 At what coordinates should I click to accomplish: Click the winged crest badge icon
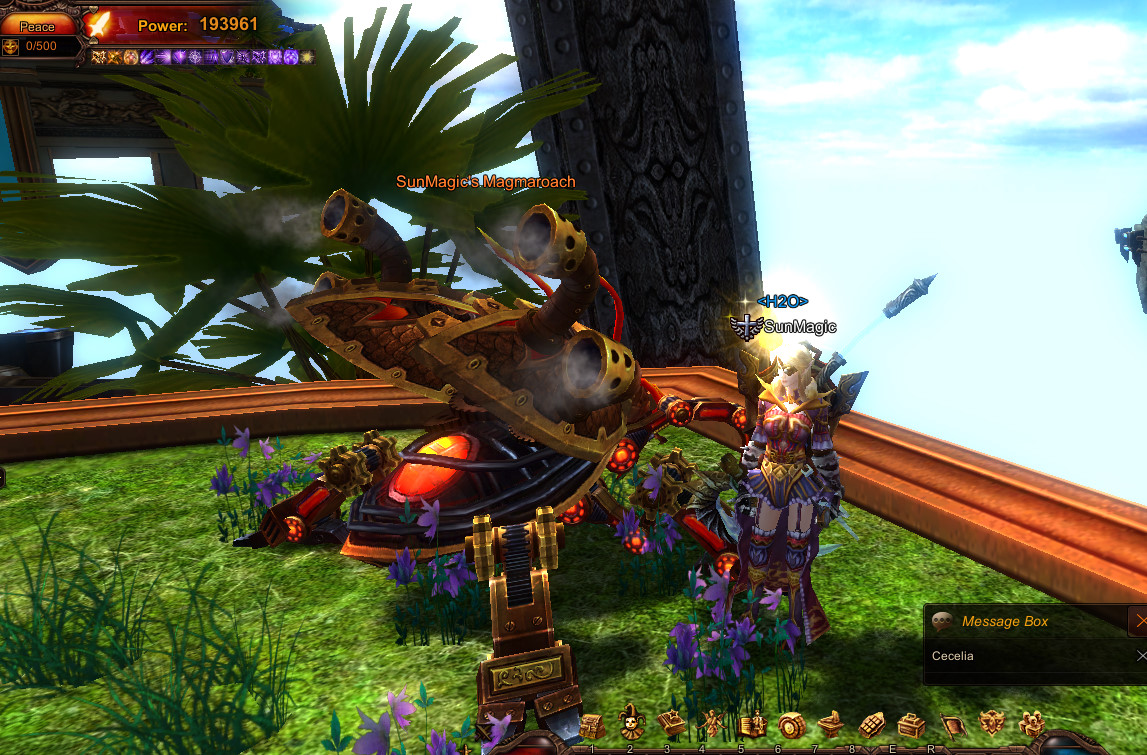pyautogui.click(x=991, y=723)
